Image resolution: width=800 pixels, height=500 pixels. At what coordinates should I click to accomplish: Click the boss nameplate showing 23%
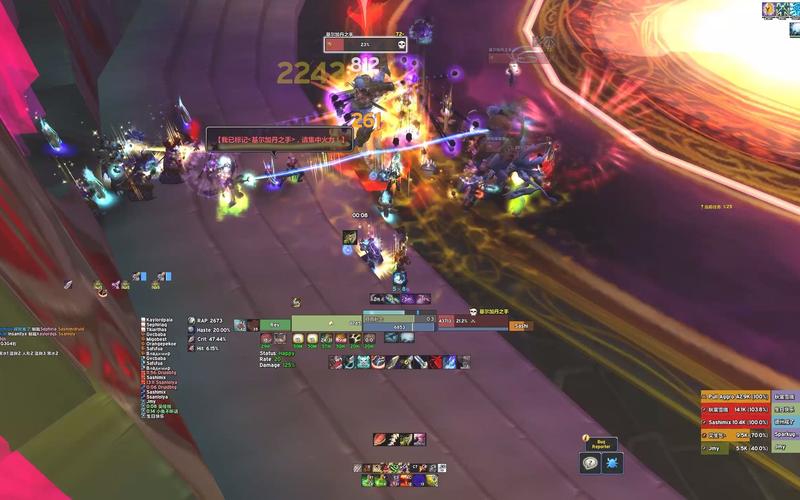[x=365, y=44]
